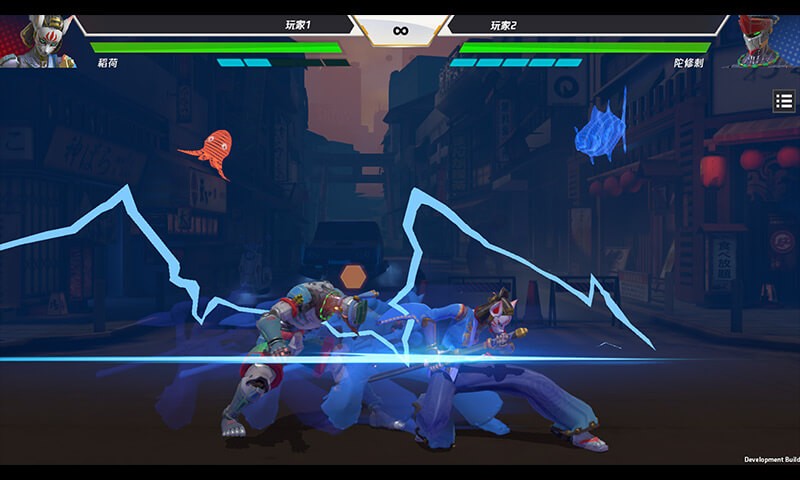Screen dimensions: 800x480
Task: Open the list menu button
Action: [x=784, y=101]
